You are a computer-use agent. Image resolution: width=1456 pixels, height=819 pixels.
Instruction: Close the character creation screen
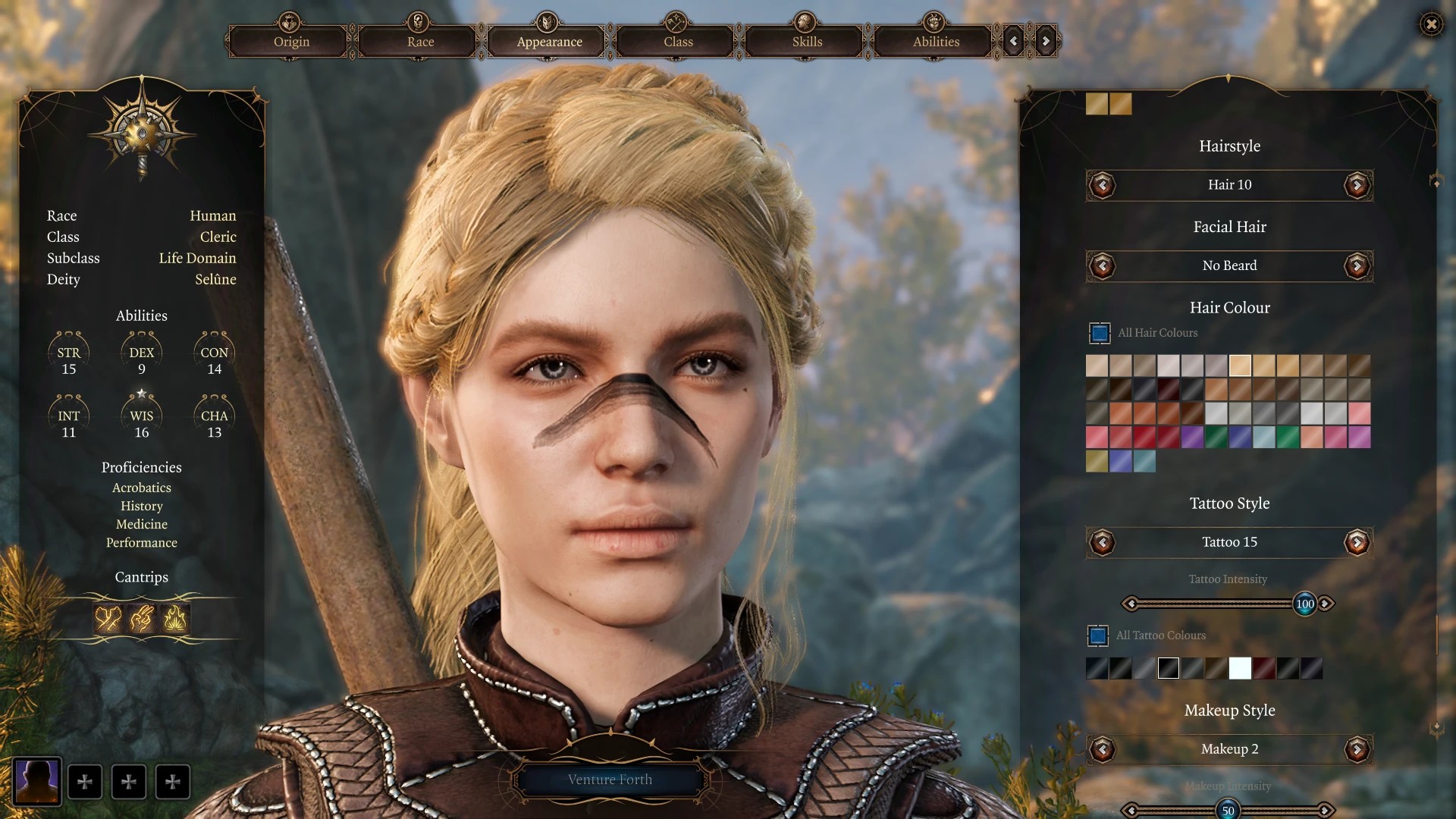click(x=1431, y=24)
